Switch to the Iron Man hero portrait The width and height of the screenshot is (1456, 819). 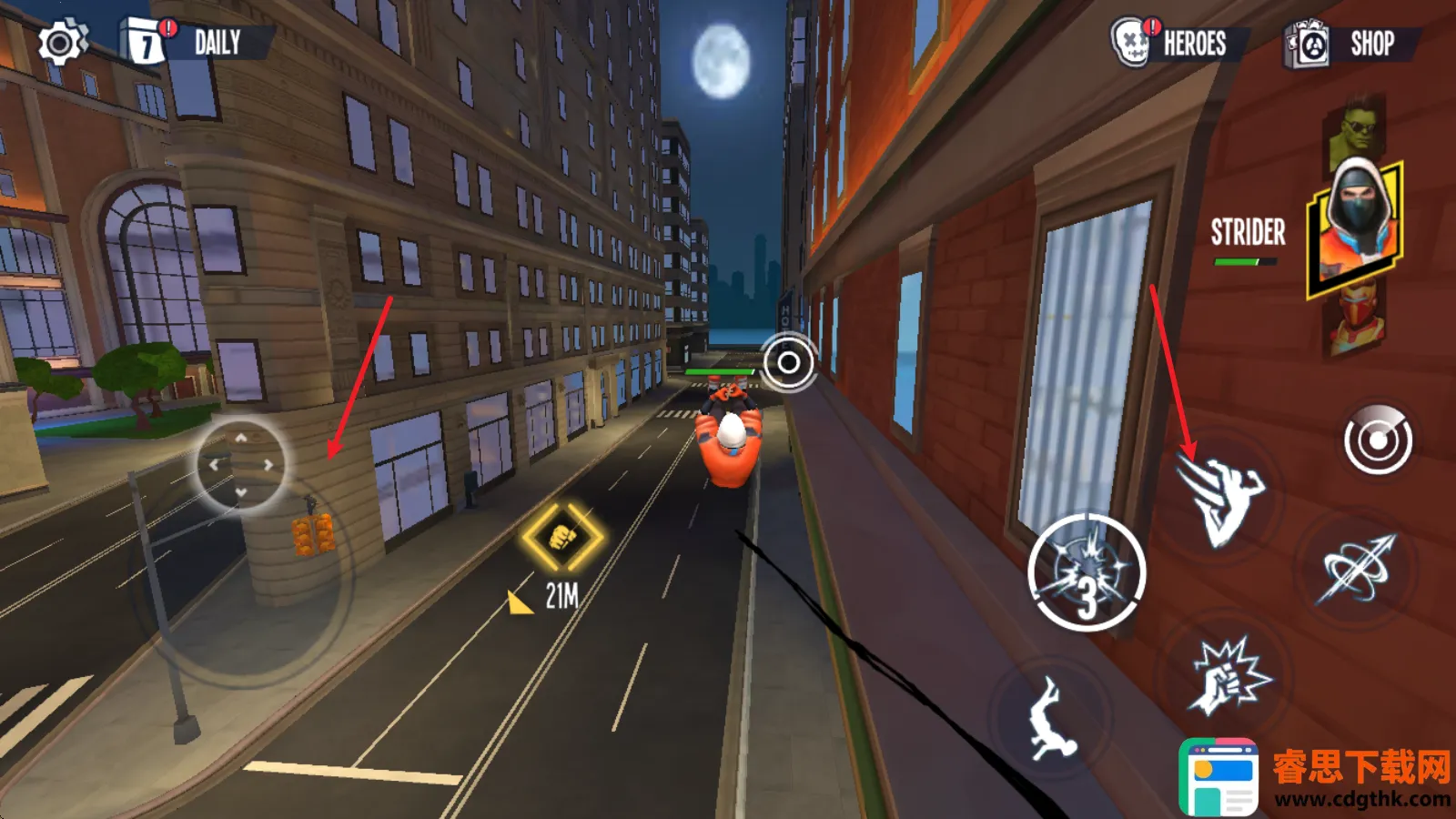tap(1358, 323)
